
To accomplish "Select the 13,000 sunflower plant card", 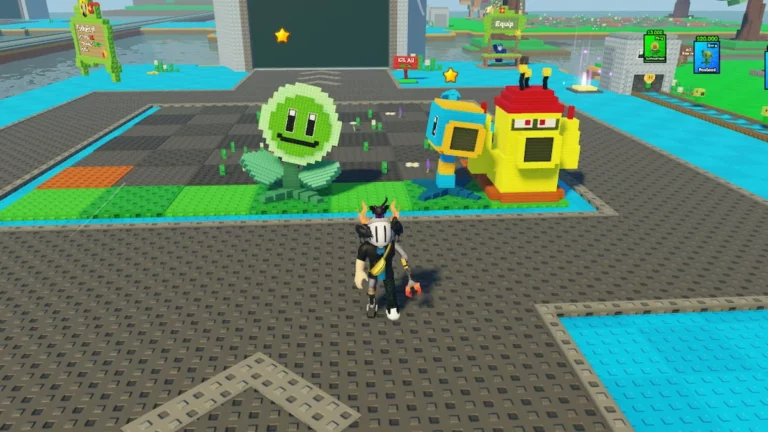I will (655, 47).
